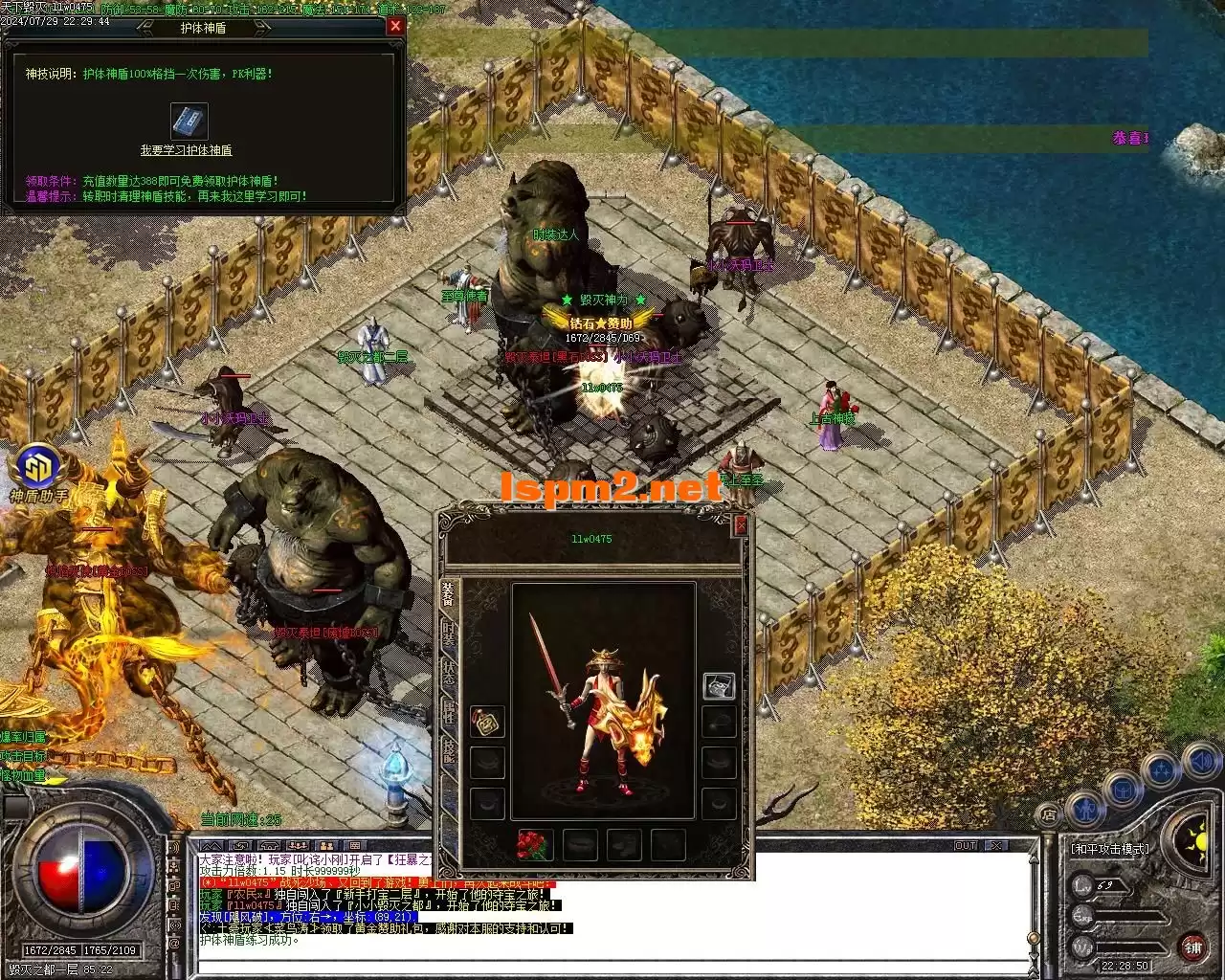This screenshot has width=1225, height=980.
Task: Click the treasure chest equipment slot
Action: [719, 685]
